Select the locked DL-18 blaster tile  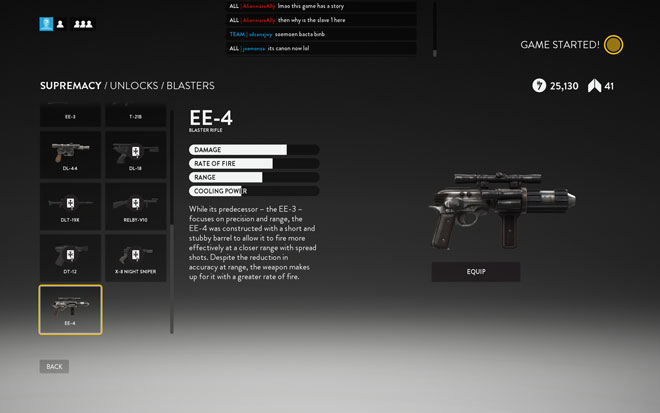[x=136, y=154]
